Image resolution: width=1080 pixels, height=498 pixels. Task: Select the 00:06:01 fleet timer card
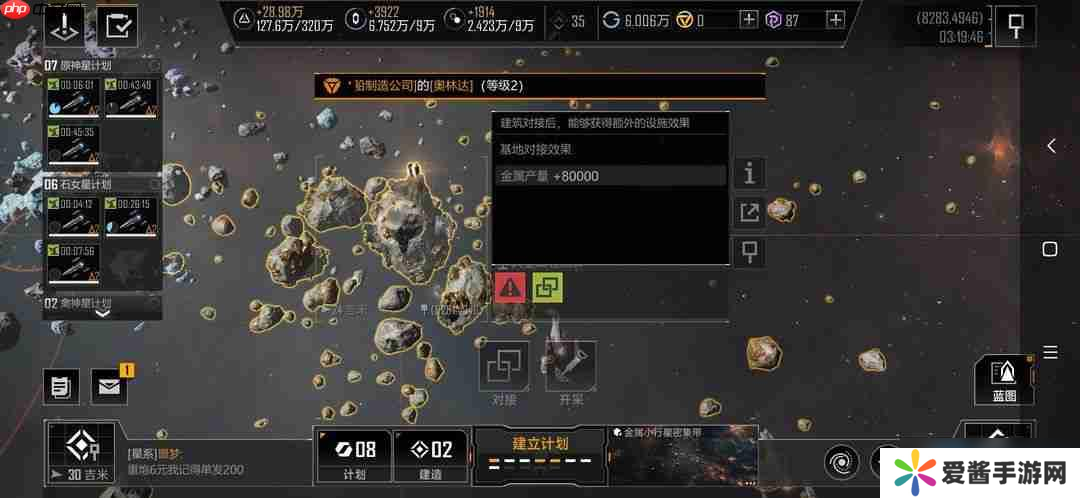pyautogui.click(x=74, y=97)
